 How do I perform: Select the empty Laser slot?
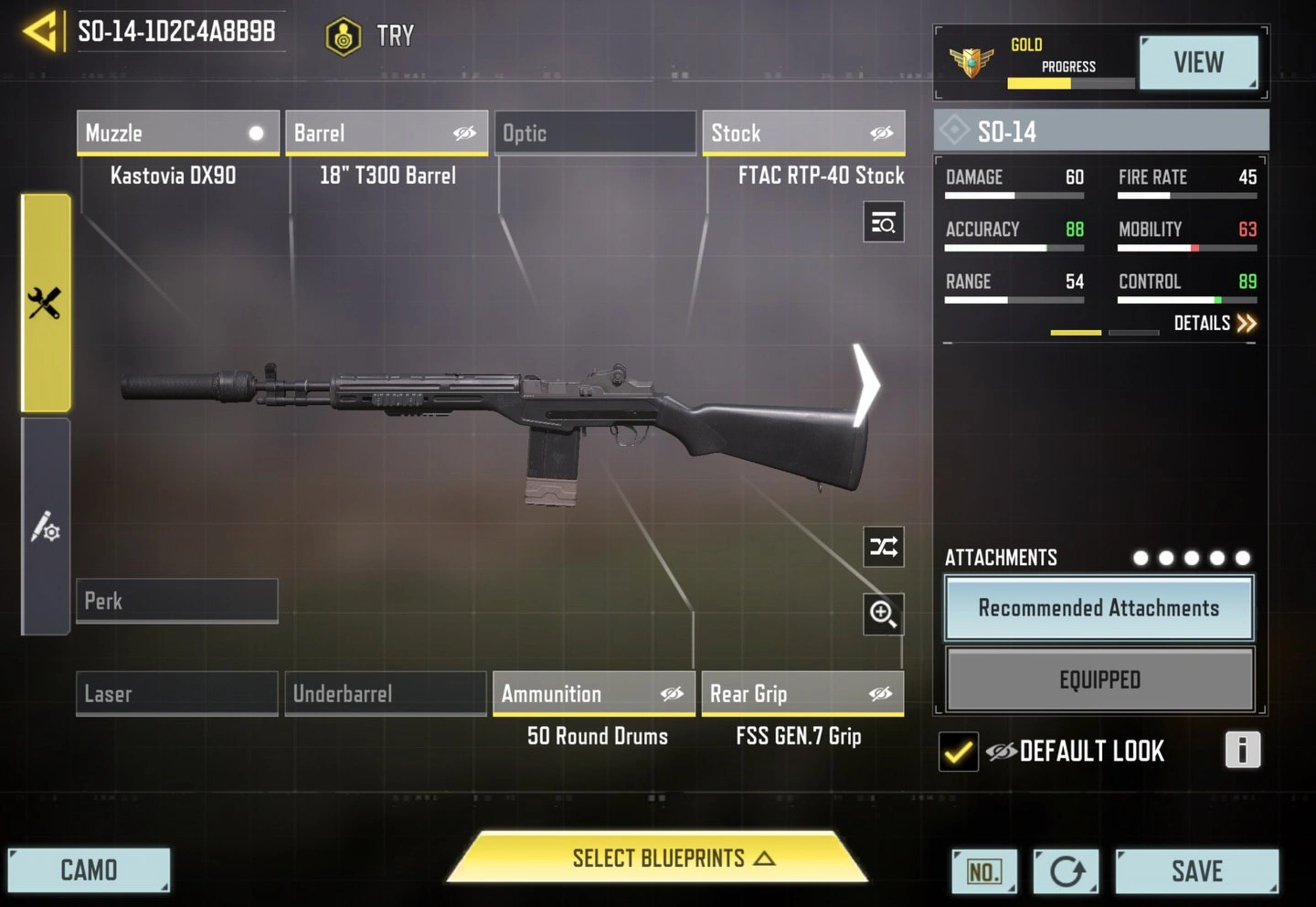point(177,694)
